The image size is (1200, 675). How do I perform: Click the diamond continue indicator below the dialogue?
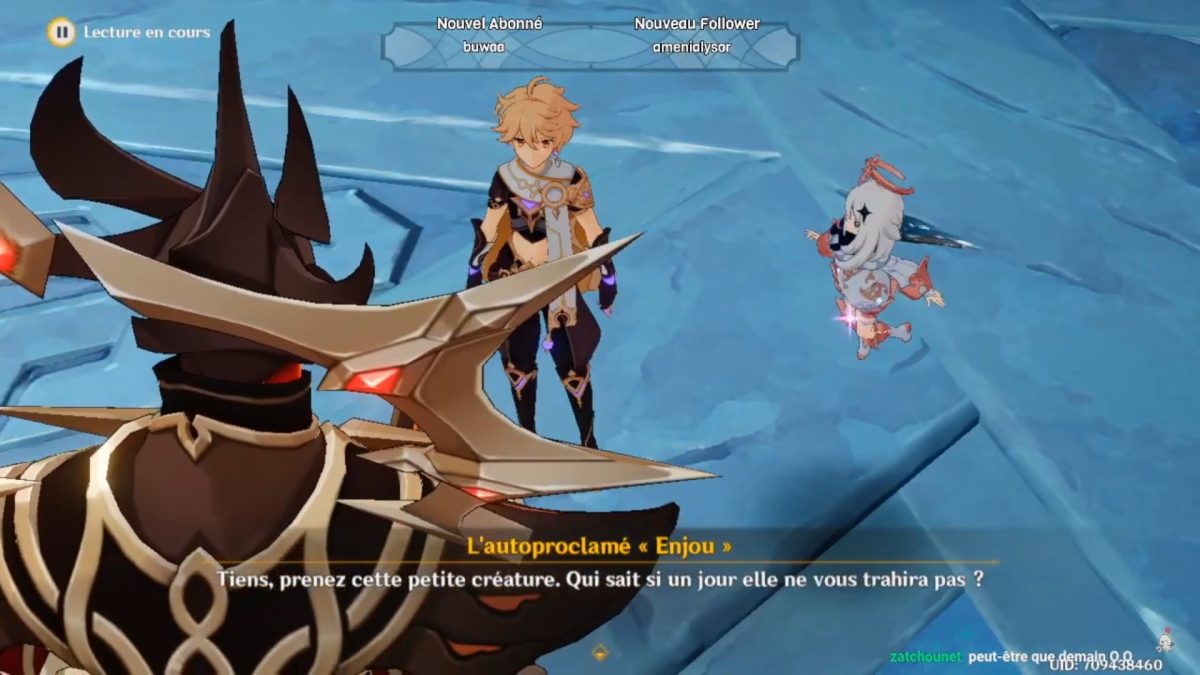tap(600, 652)
